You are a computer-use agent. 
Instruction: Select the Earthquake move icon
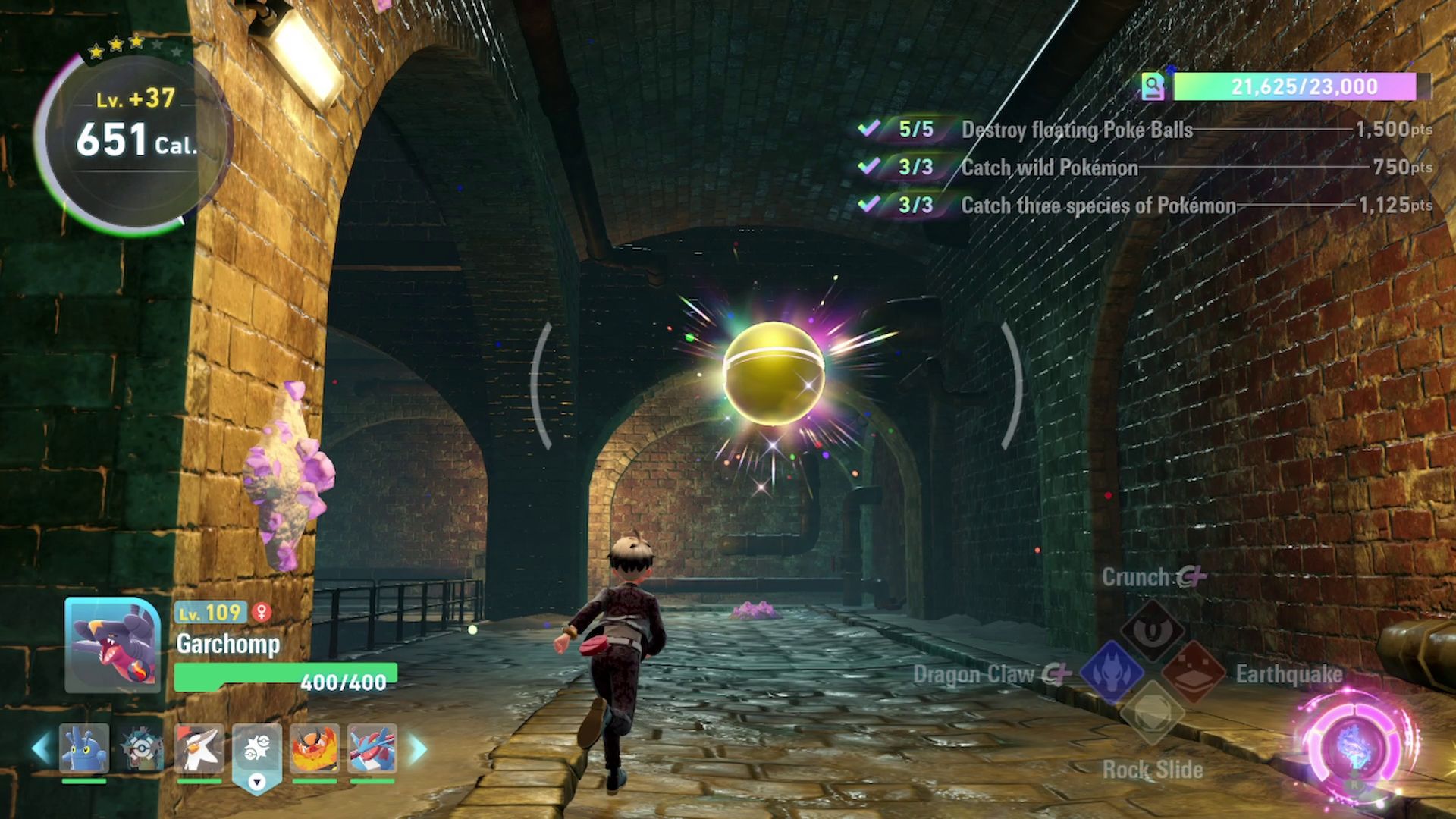tap(1194, 672)
